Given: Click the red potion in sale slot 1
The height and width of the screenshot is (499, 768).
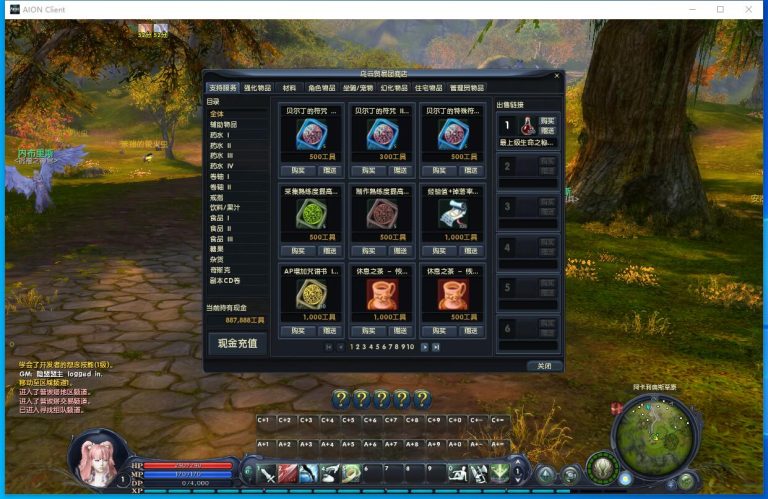Looking at the screenshot, I should 525,125.
